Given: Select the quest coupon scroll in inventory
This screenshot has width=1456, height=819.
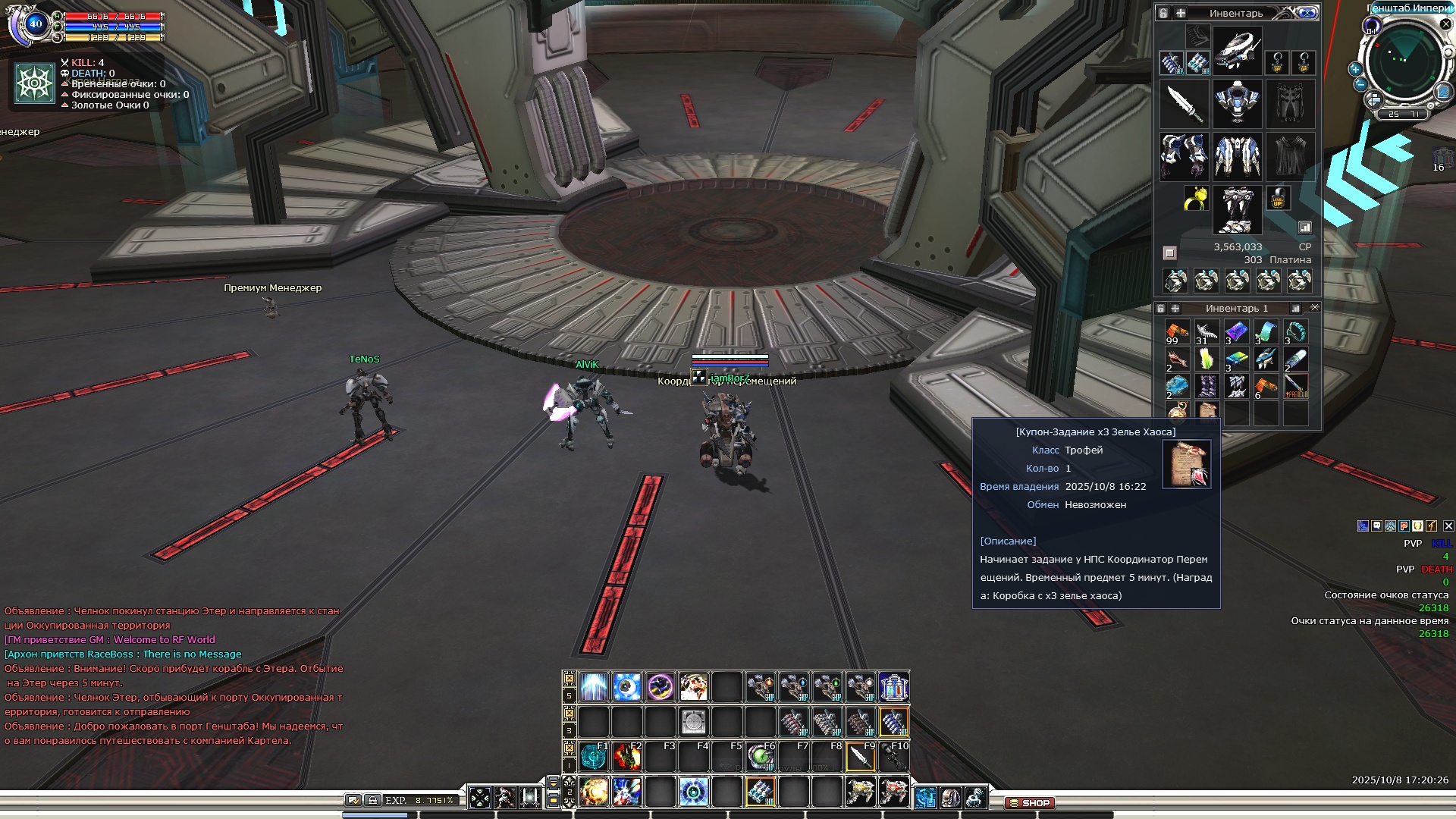Looking at the screenshot, I should point(1206,411).
